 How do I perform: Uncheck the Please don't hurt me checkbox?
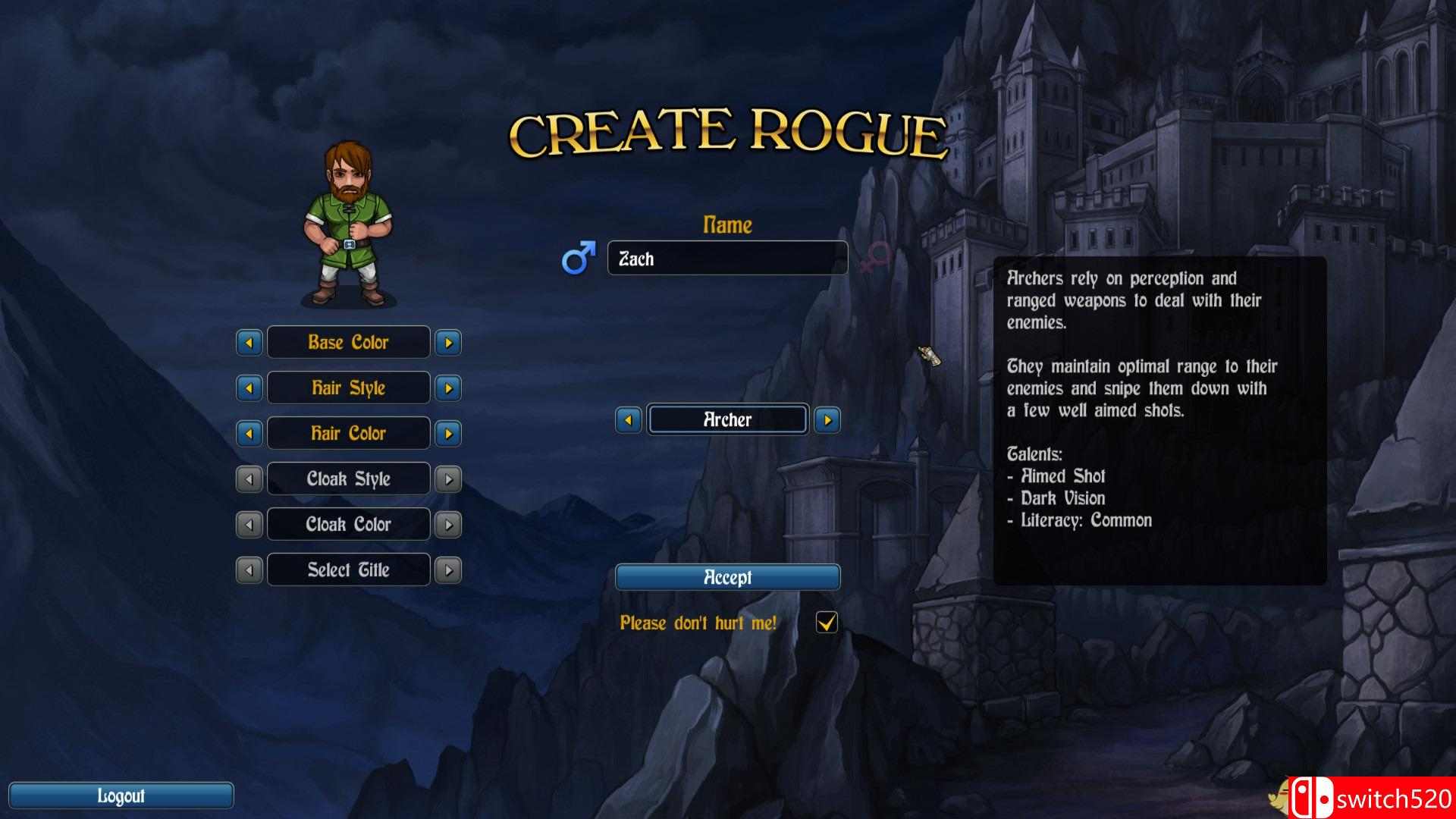827,622
